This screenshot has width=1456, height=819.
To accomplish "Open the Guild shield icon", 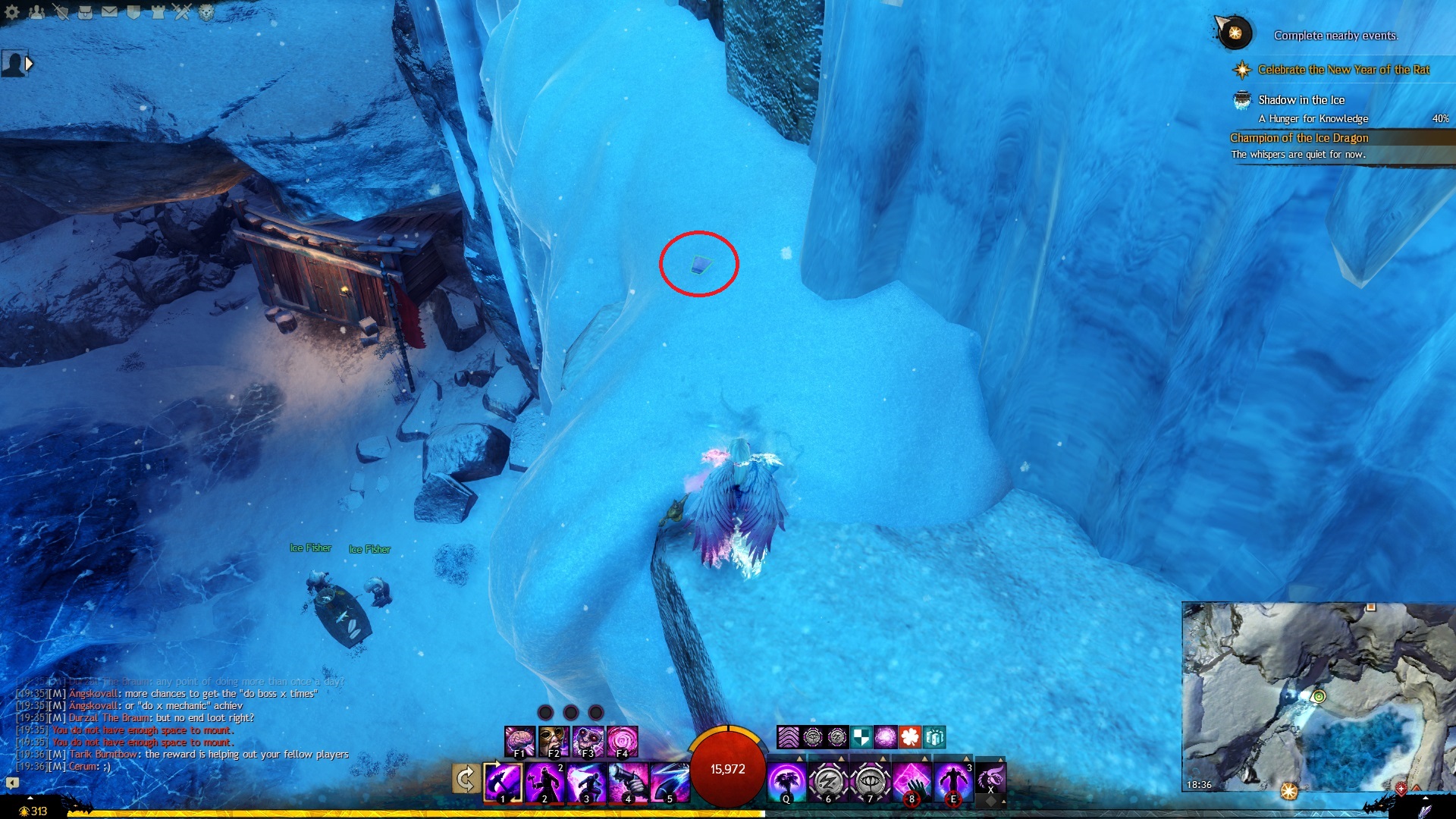I will [133, 11].
